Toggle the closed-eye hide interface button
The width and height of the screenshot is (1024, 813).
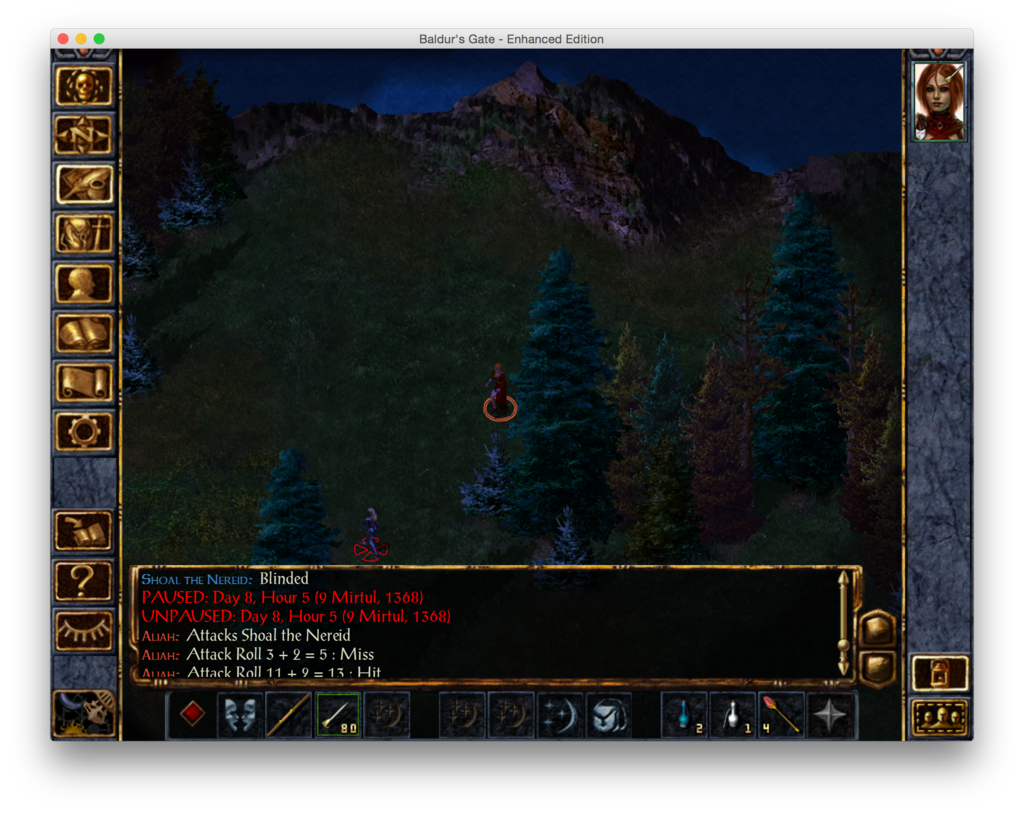pos(84,630)
